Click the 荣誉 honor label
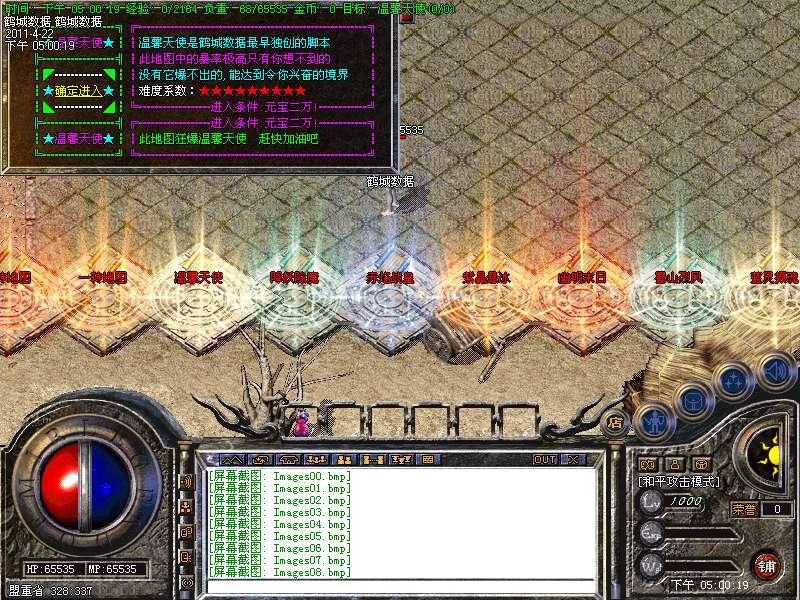The image size is (800, 600). 745,509
